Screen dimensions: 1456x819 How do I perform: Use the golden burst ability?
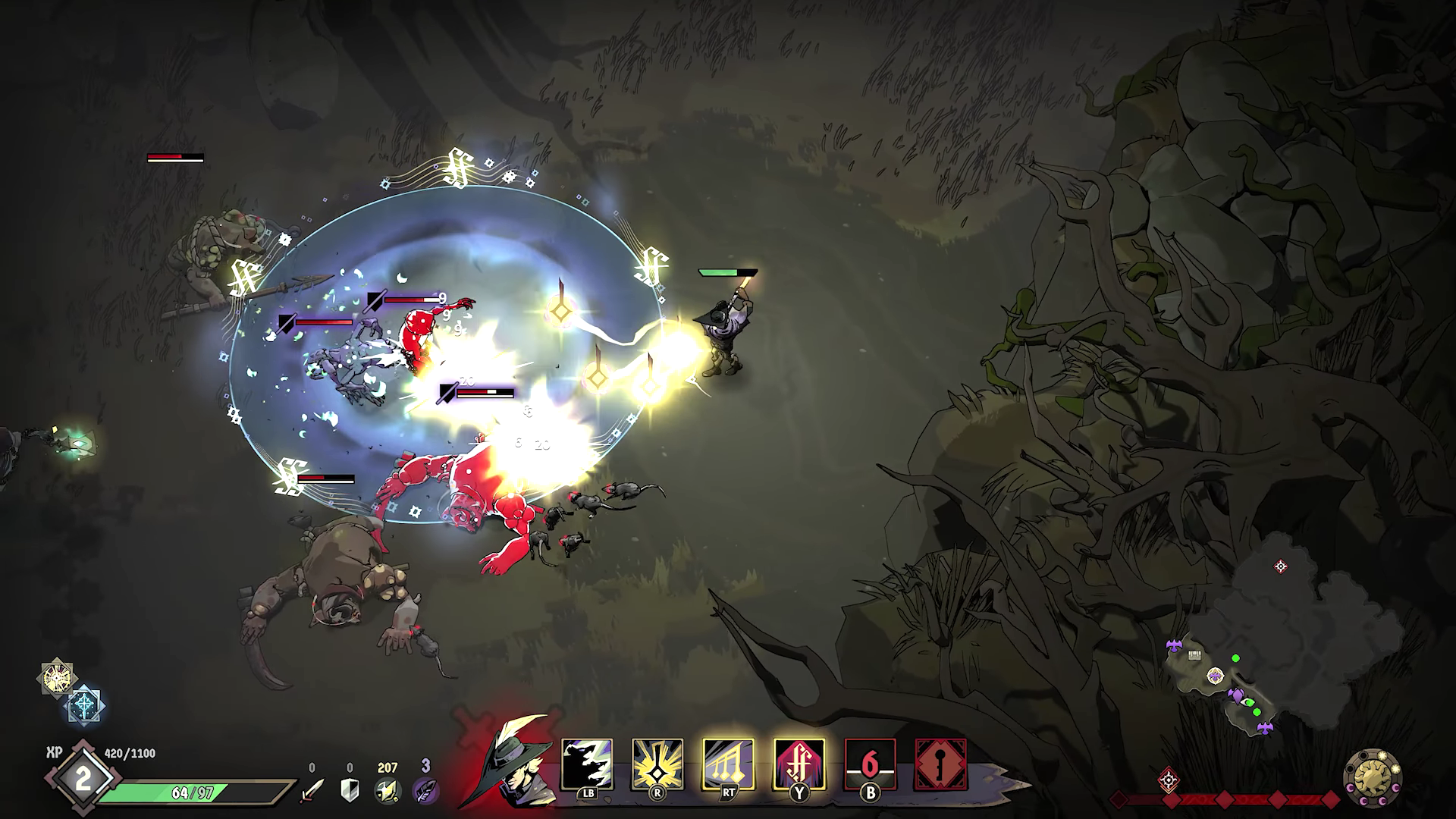click(x=657, y=764)
